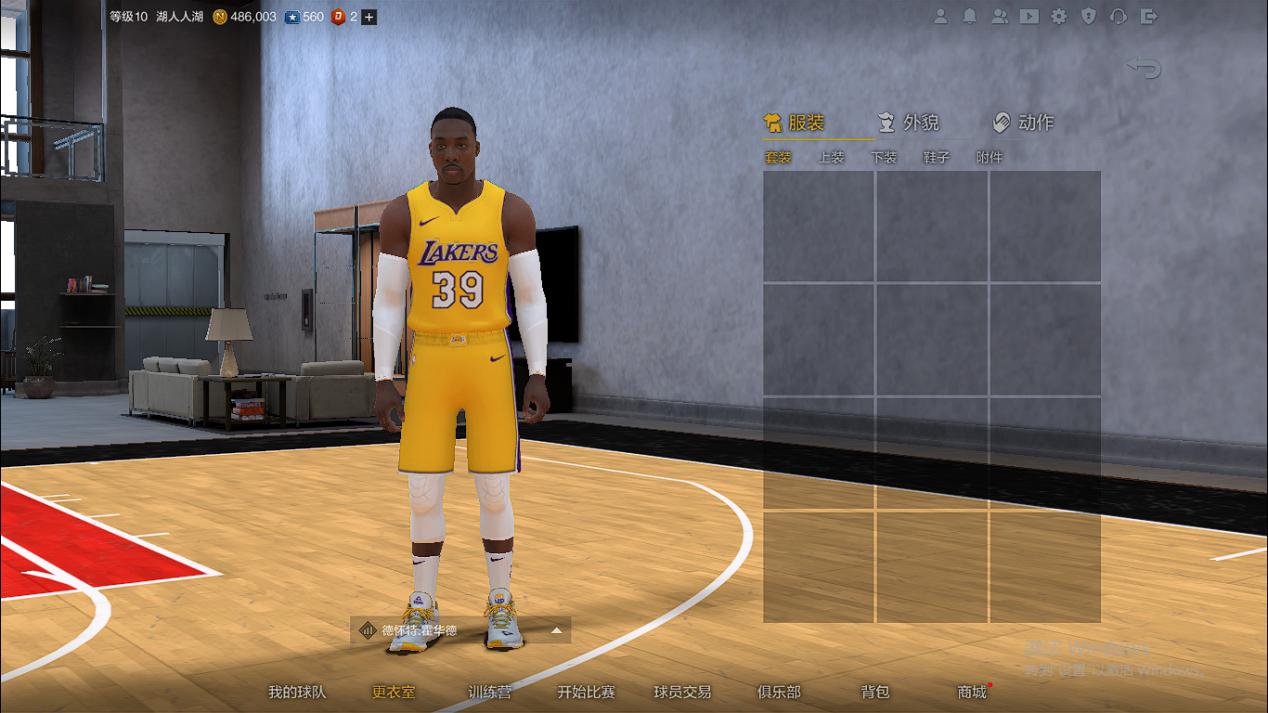1268x713 pixels.
Task: Open the 背包 backpack
Action: pyautogui.click(x=875, y=692)
